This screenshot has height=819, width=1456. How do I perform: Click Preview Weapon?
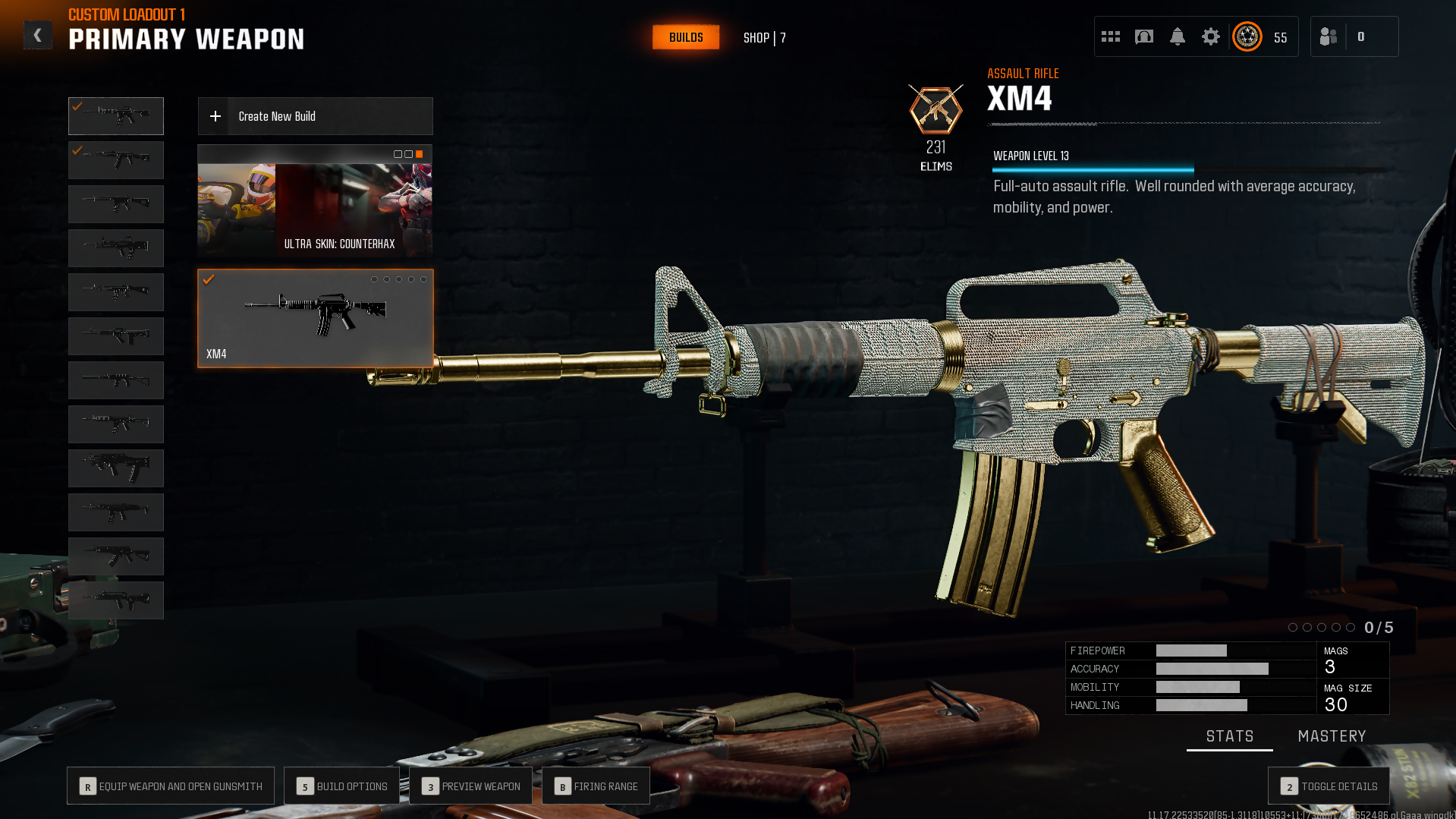[470, 786]
